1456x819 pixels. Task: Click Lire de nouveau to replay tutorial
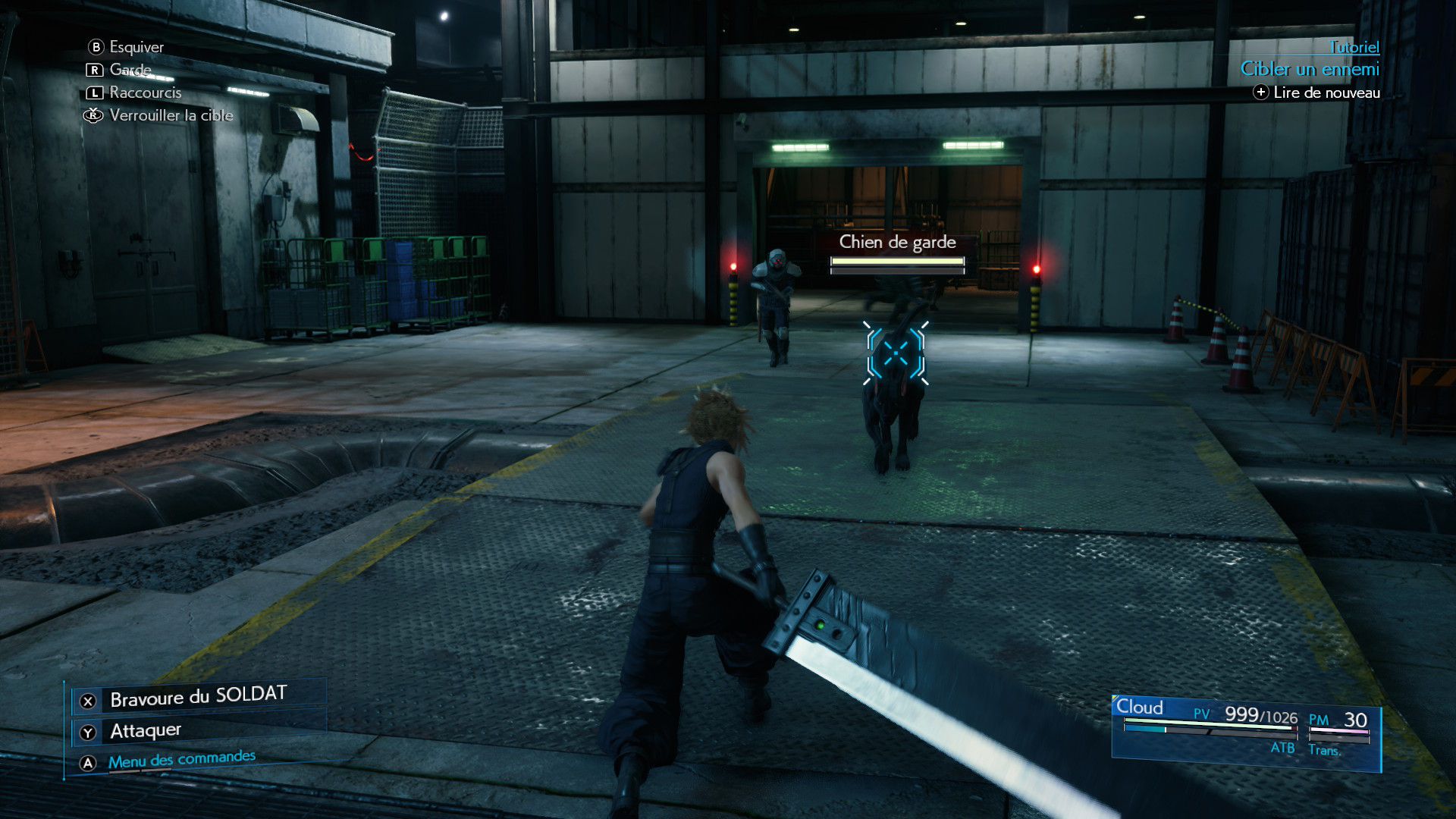[x=1326, y=93]
